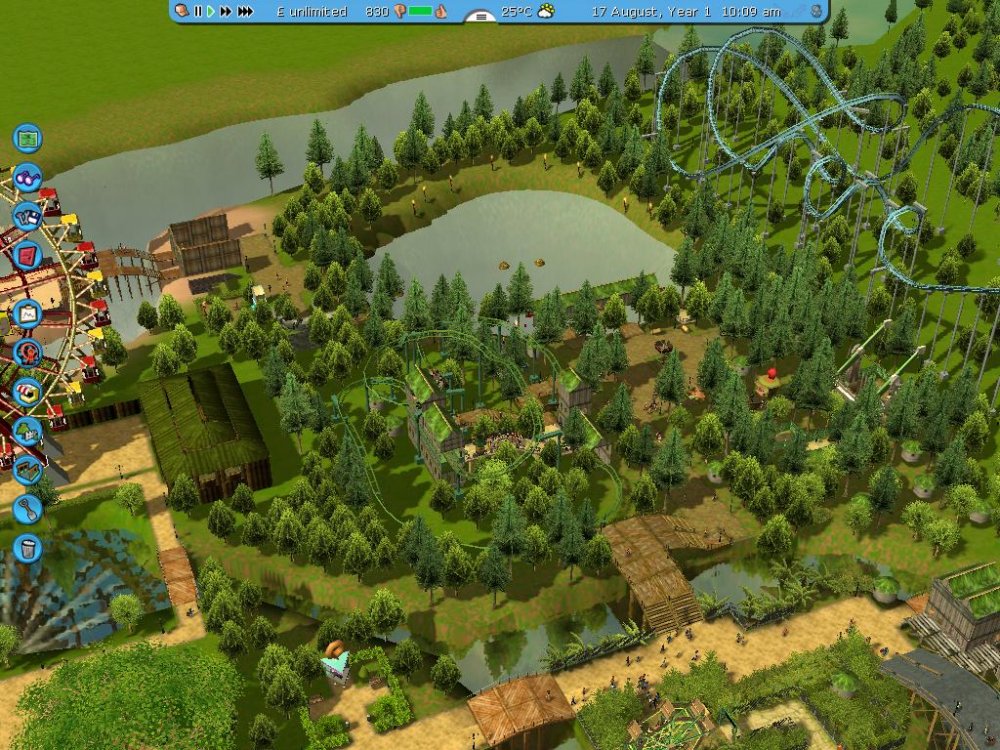
Task: Click the weather forecast icon
Action: (546, 11)
